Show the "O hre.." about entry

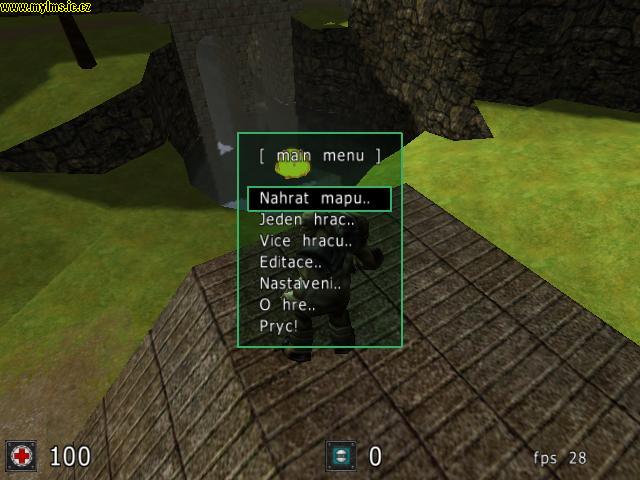point(287,305)
